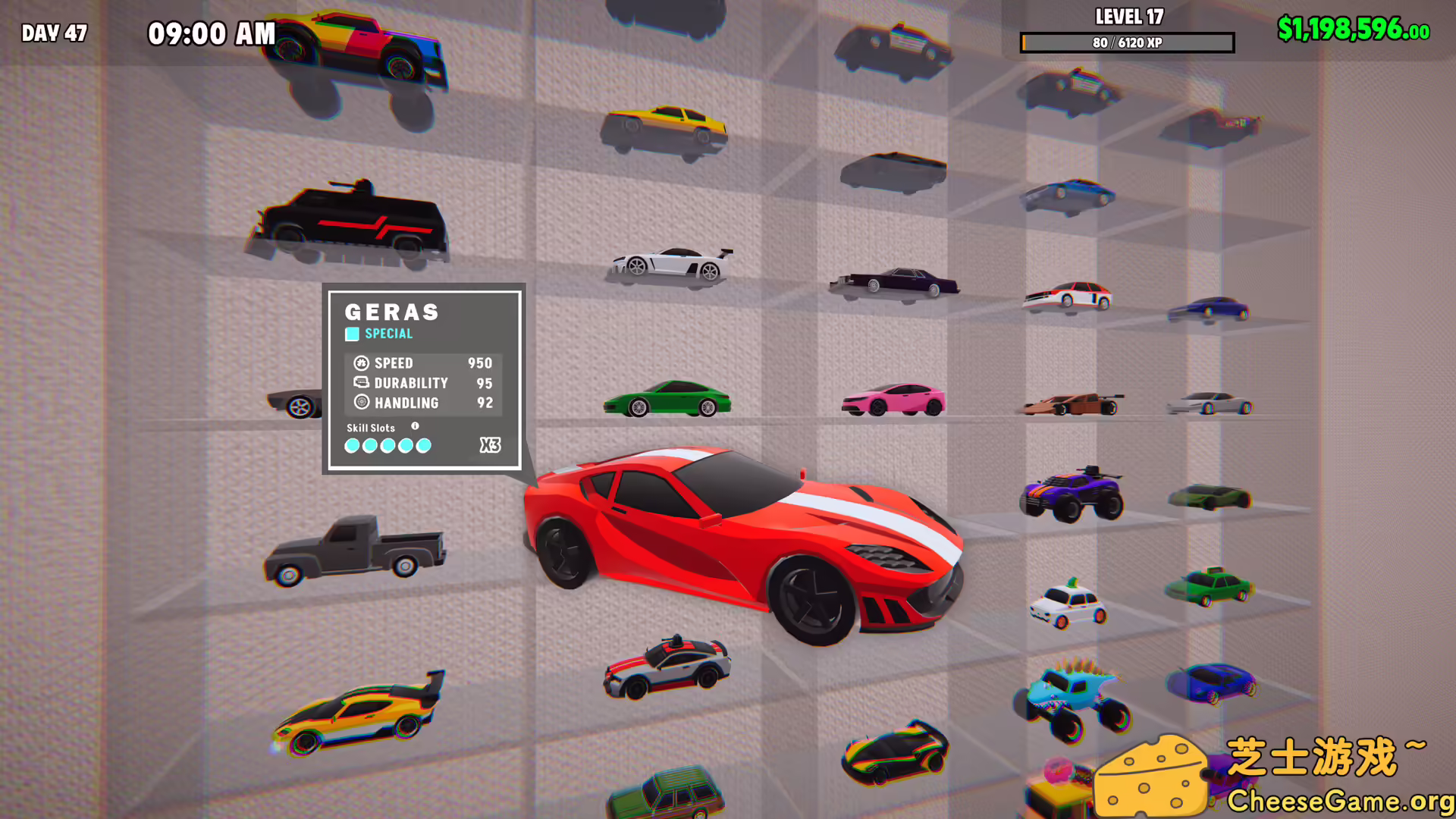1456x819 pixels.
Task: Click the LEVEL 17 label
Action: pos(1127,17)
